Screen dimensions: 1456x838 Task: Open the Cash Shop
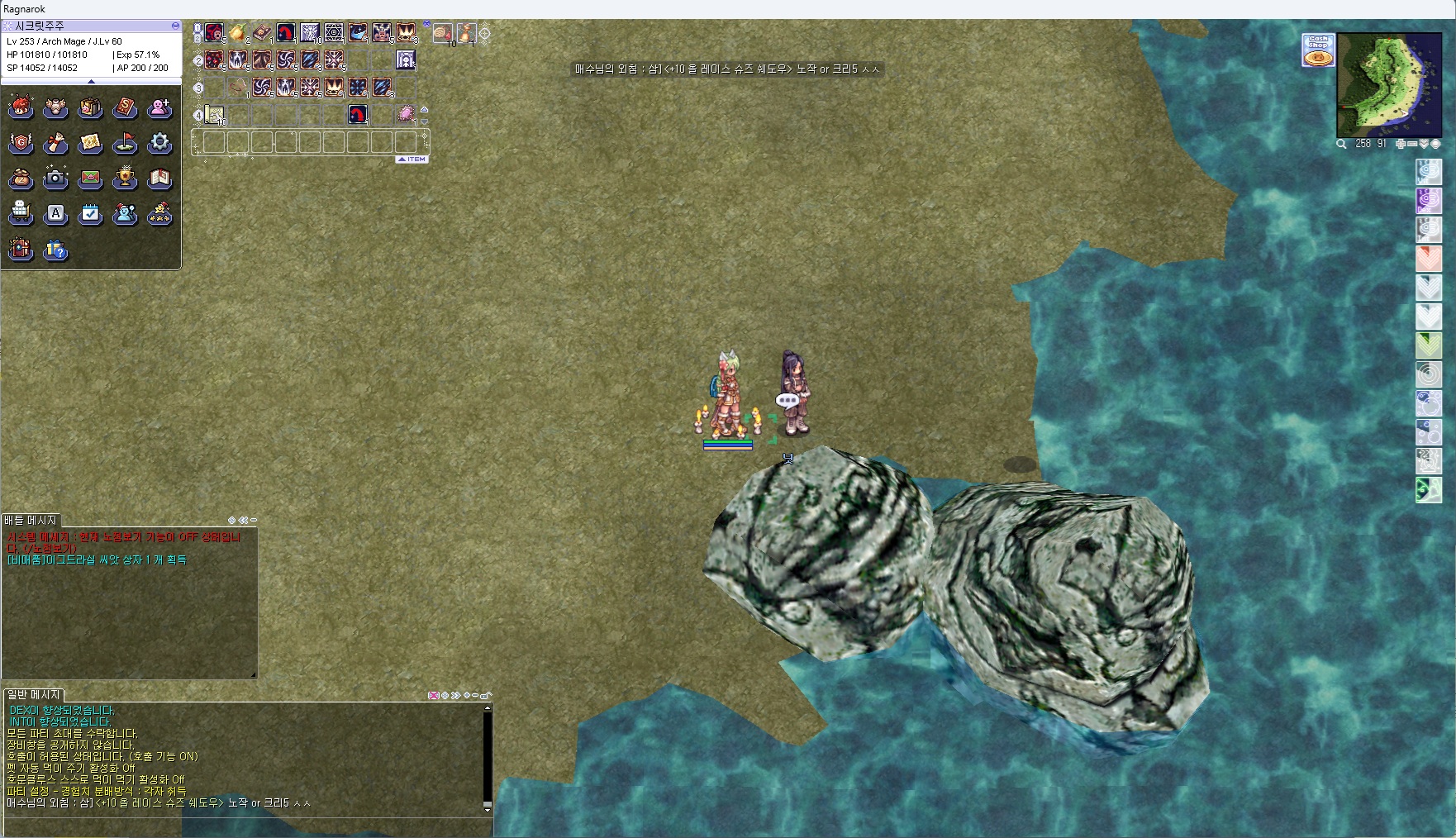click(x=1318, y=50)
